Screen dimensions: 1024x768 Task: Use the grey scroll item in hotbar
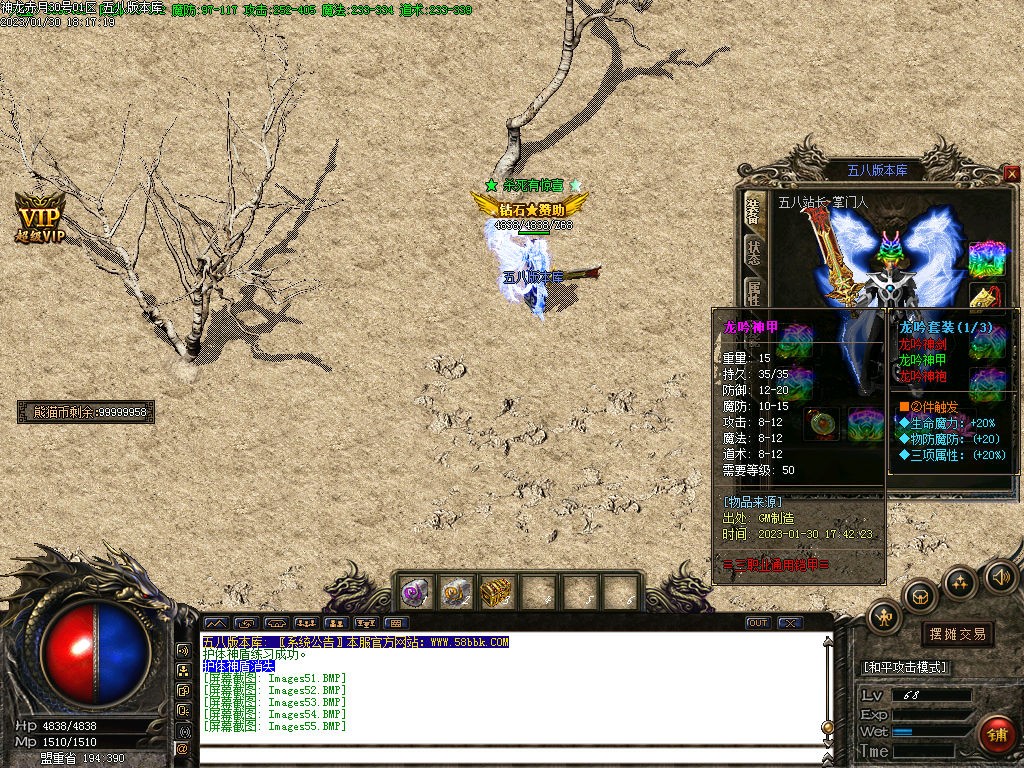pos(456,593)
